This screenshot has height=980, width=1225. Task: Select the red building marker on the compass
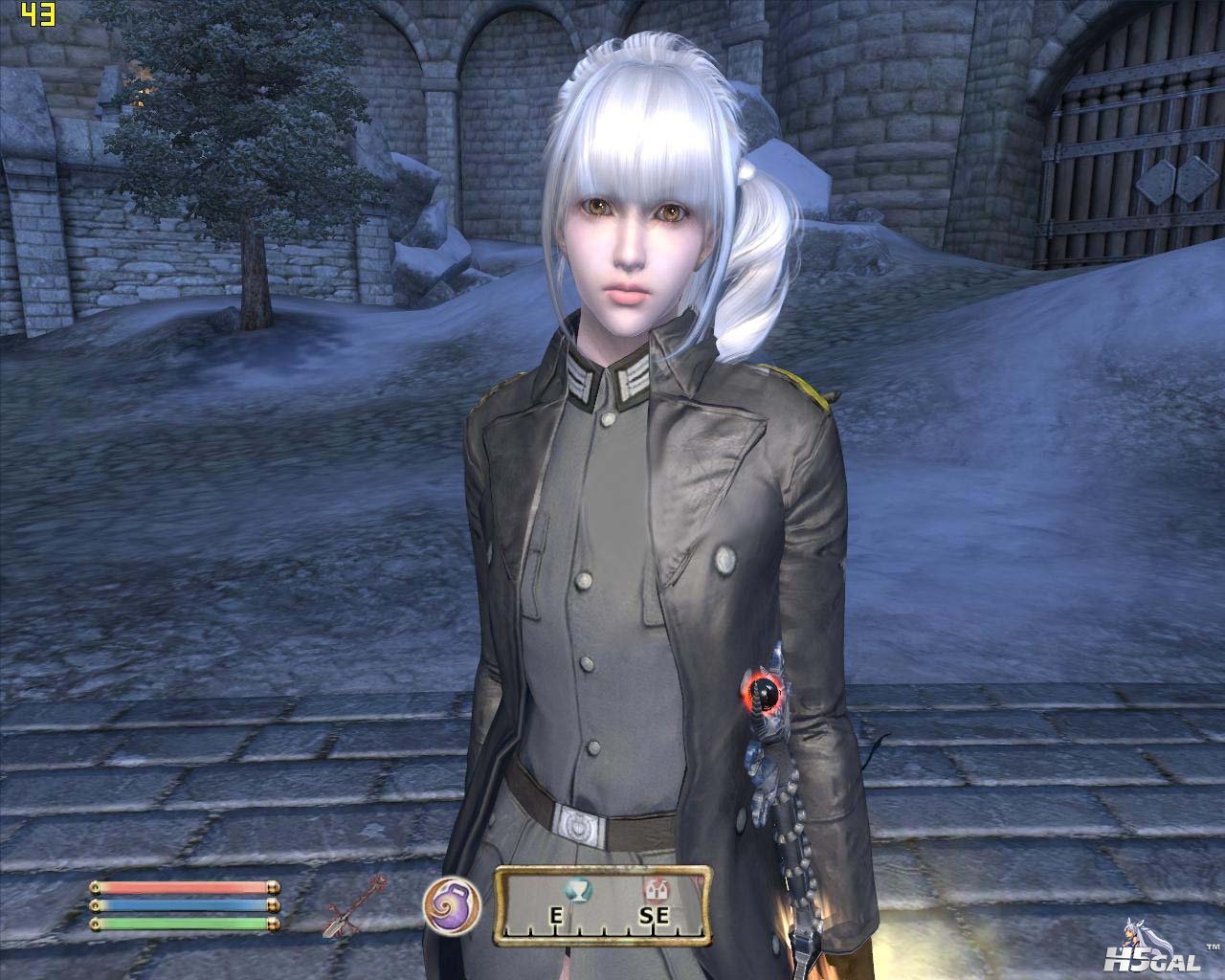pos(656,890)
